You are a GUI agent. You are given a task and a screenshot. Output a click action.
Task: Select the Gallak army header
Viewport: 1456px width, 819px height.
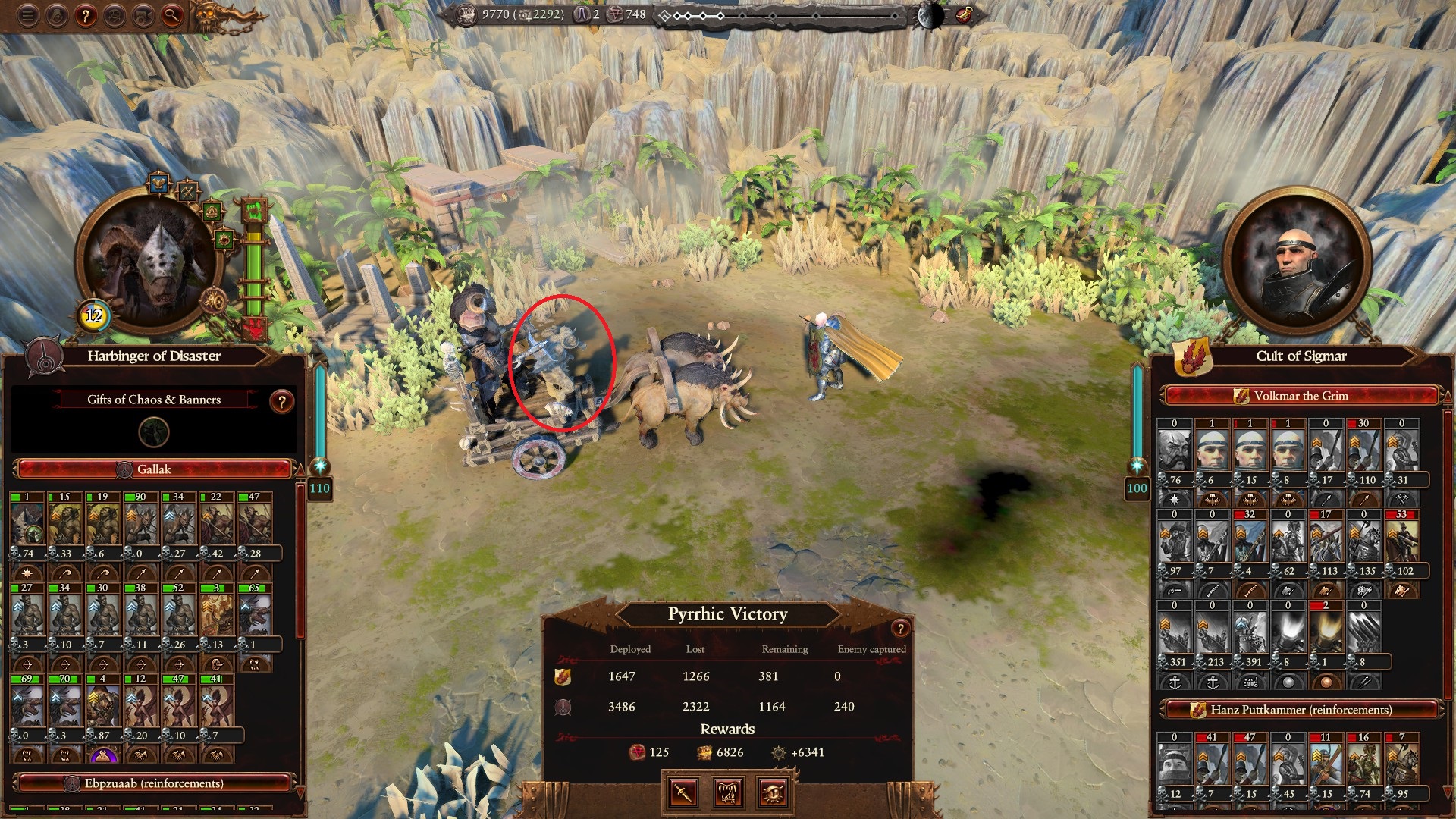[x=154, y=469]
